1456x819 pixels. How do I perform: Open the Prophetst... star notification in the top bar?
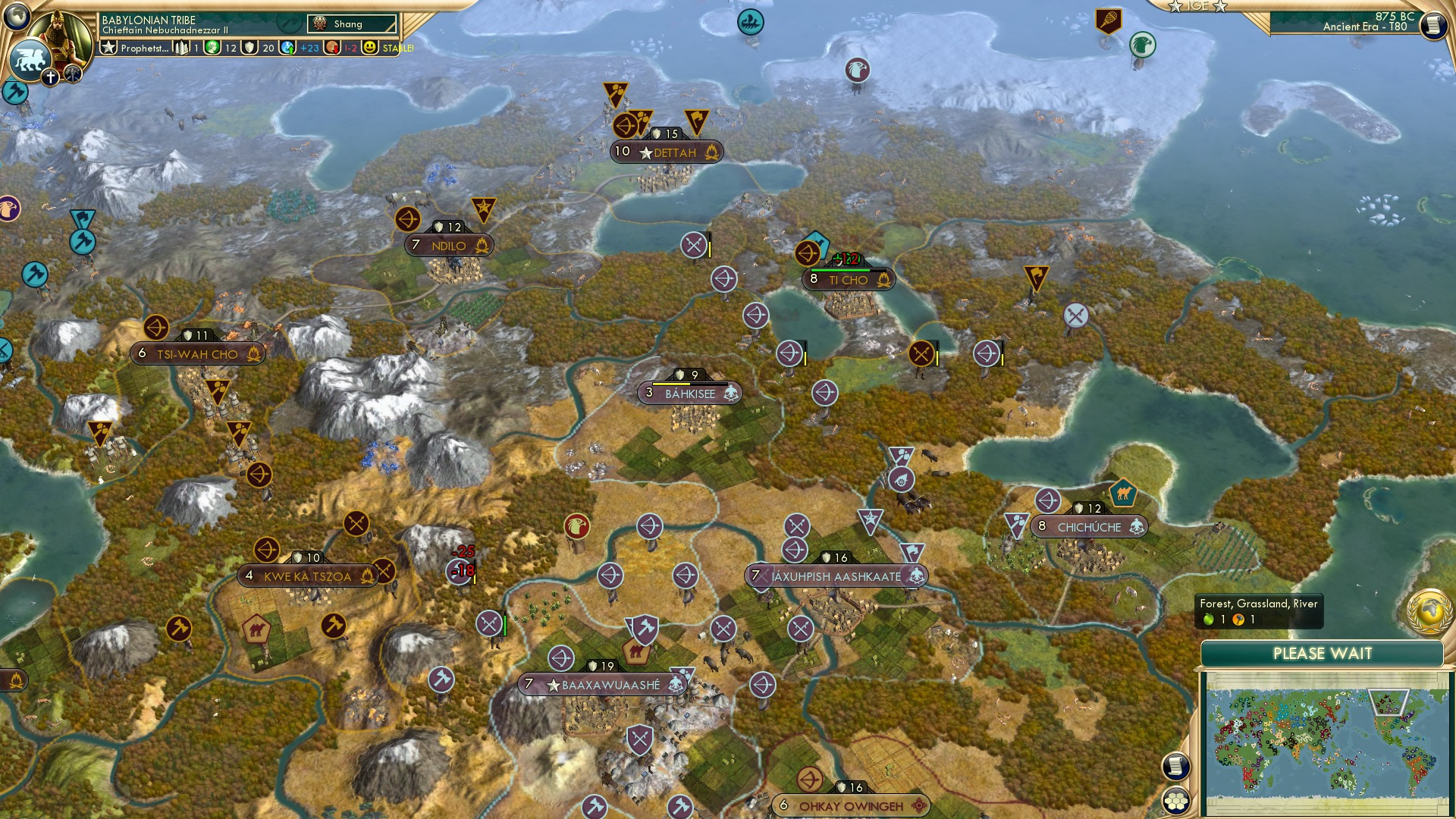point(109,47)
